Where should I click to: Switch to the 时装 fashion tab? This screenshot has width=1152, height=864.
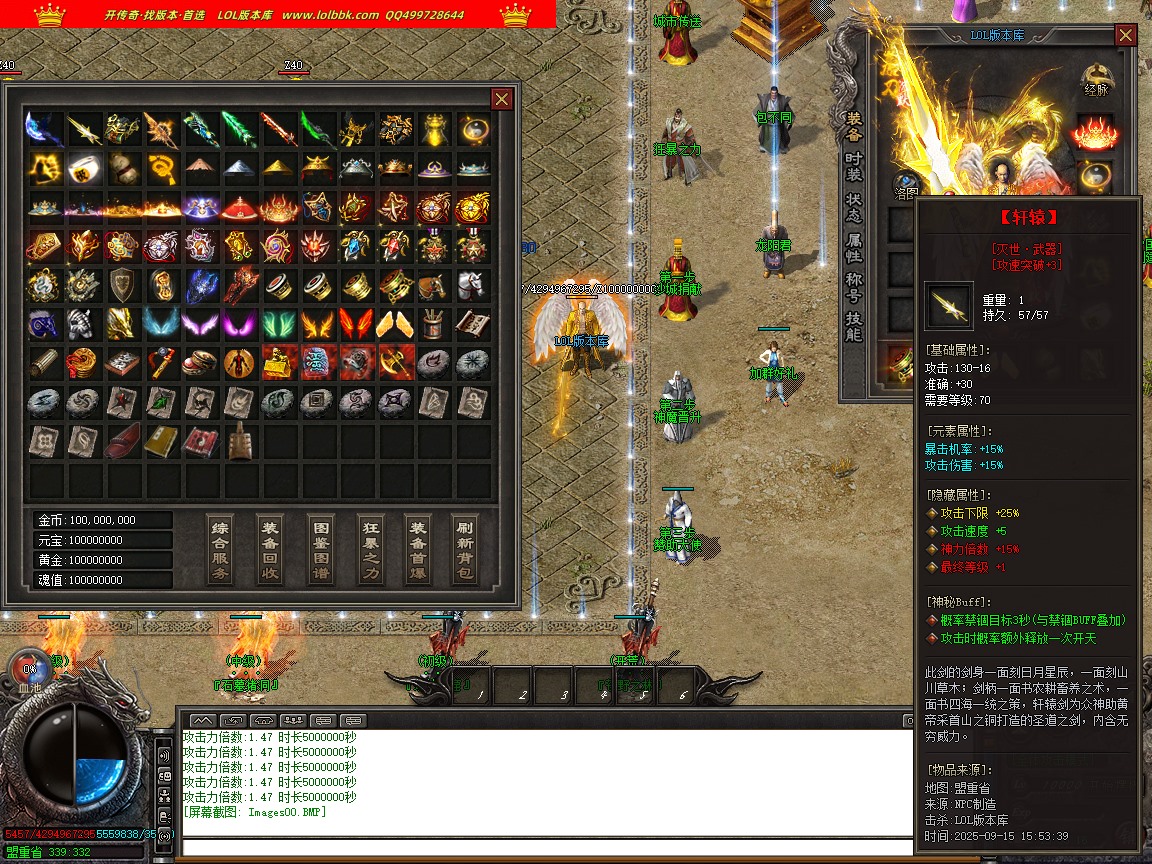[853, 168]
